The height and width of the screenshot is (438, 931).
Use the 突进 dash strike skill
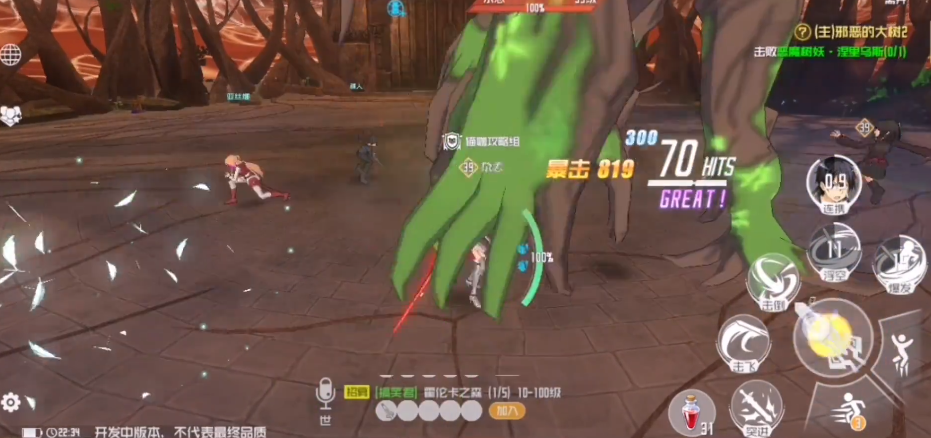[755, 408]
